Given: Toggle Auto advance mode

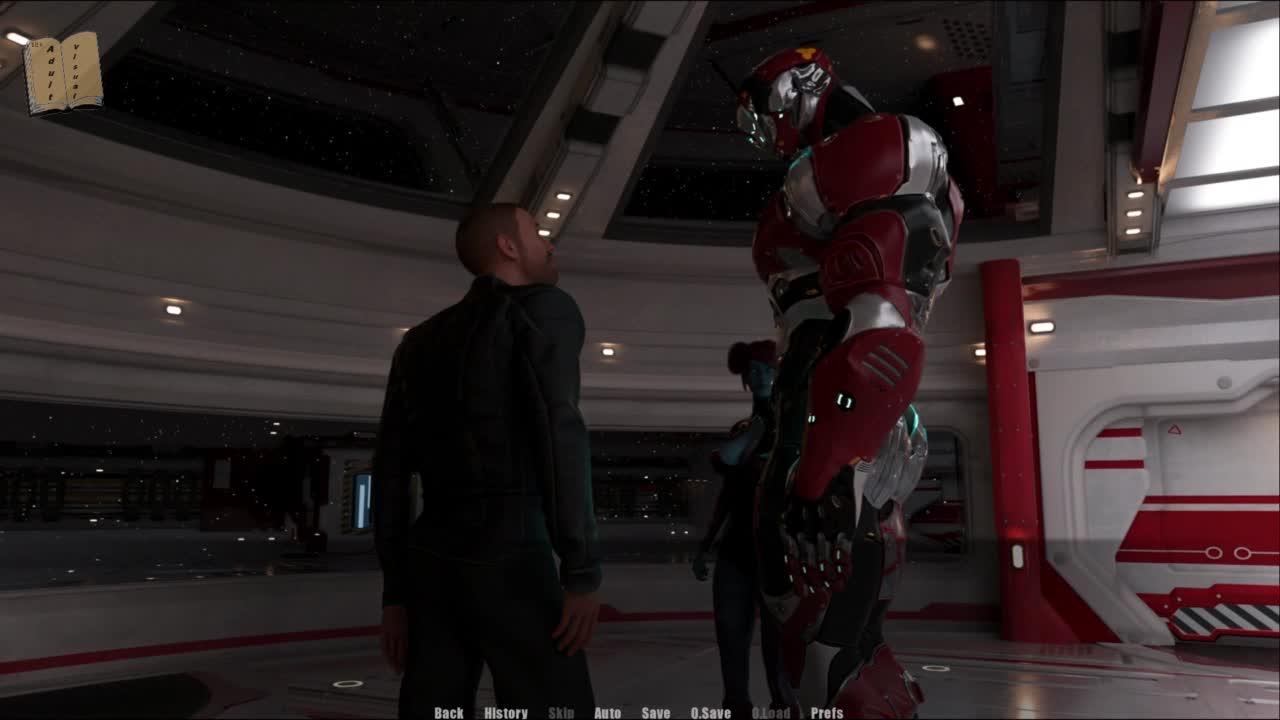Looking at the screenshot, I should pos(608,713).
